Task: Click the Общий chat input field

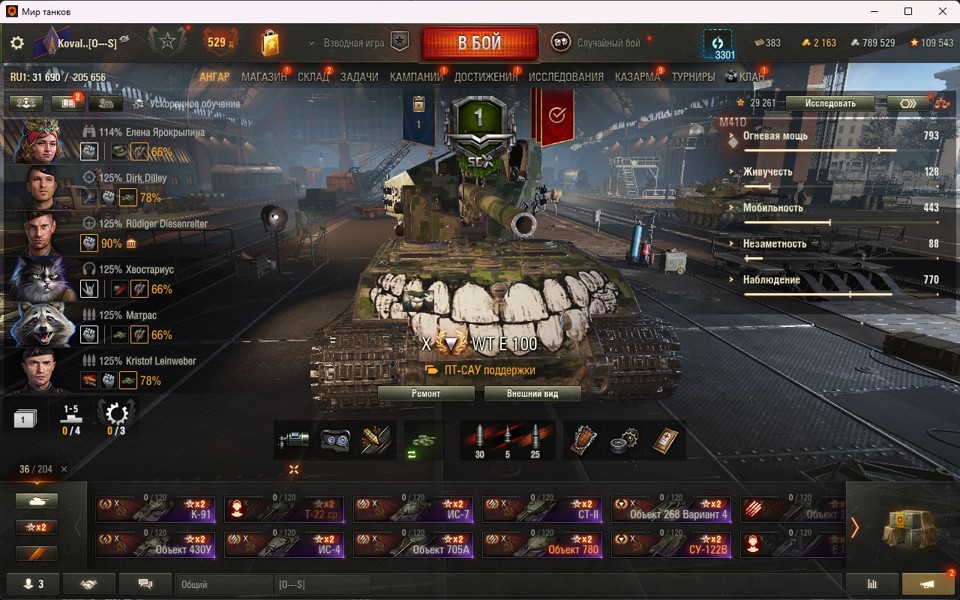Action: tap(223, 584)
